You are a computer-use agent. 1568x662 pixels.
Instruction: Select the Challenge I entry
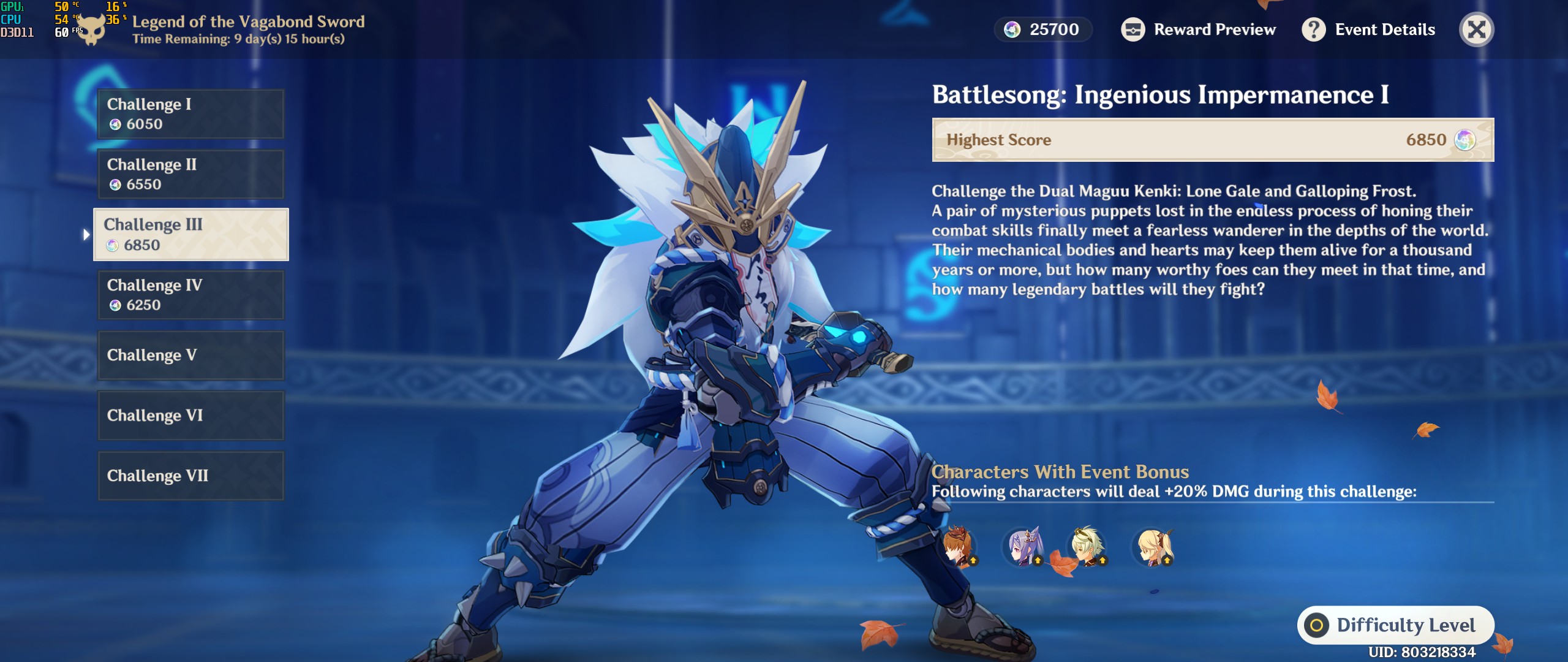190,114
